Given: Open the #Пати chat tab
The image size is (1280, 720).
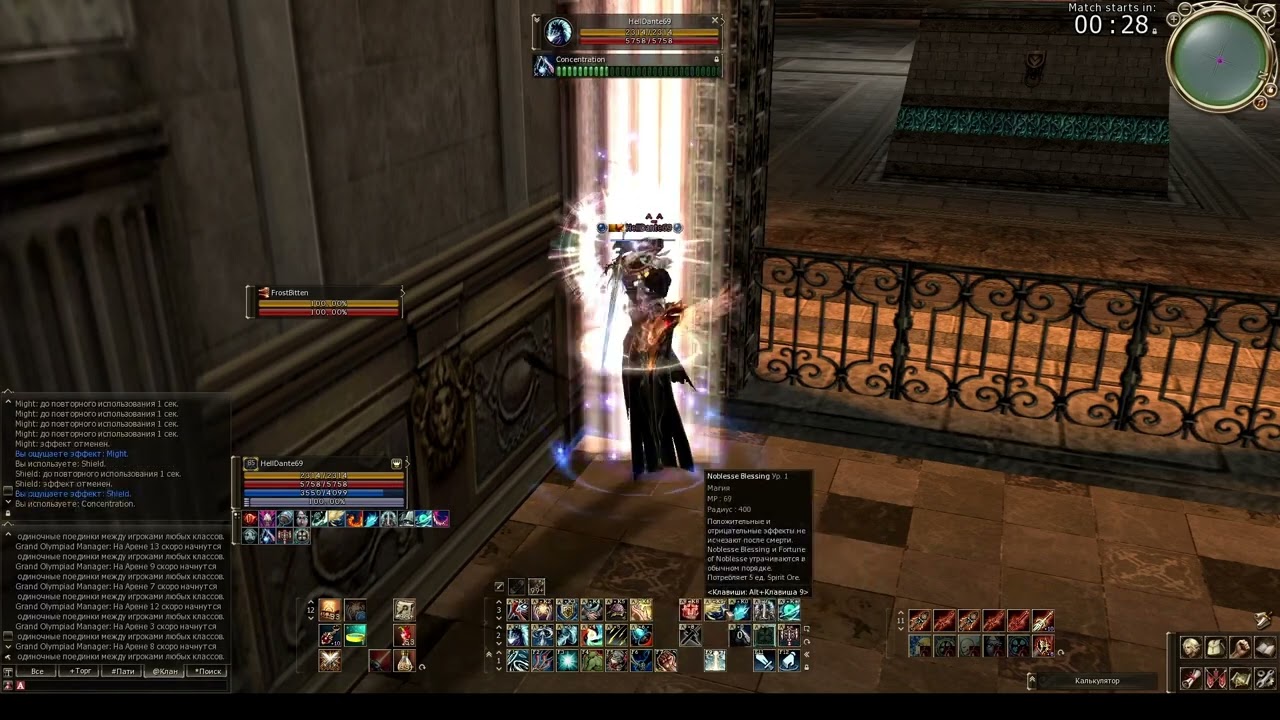Looking at the screenshot, I should click(x=123, y=671).
